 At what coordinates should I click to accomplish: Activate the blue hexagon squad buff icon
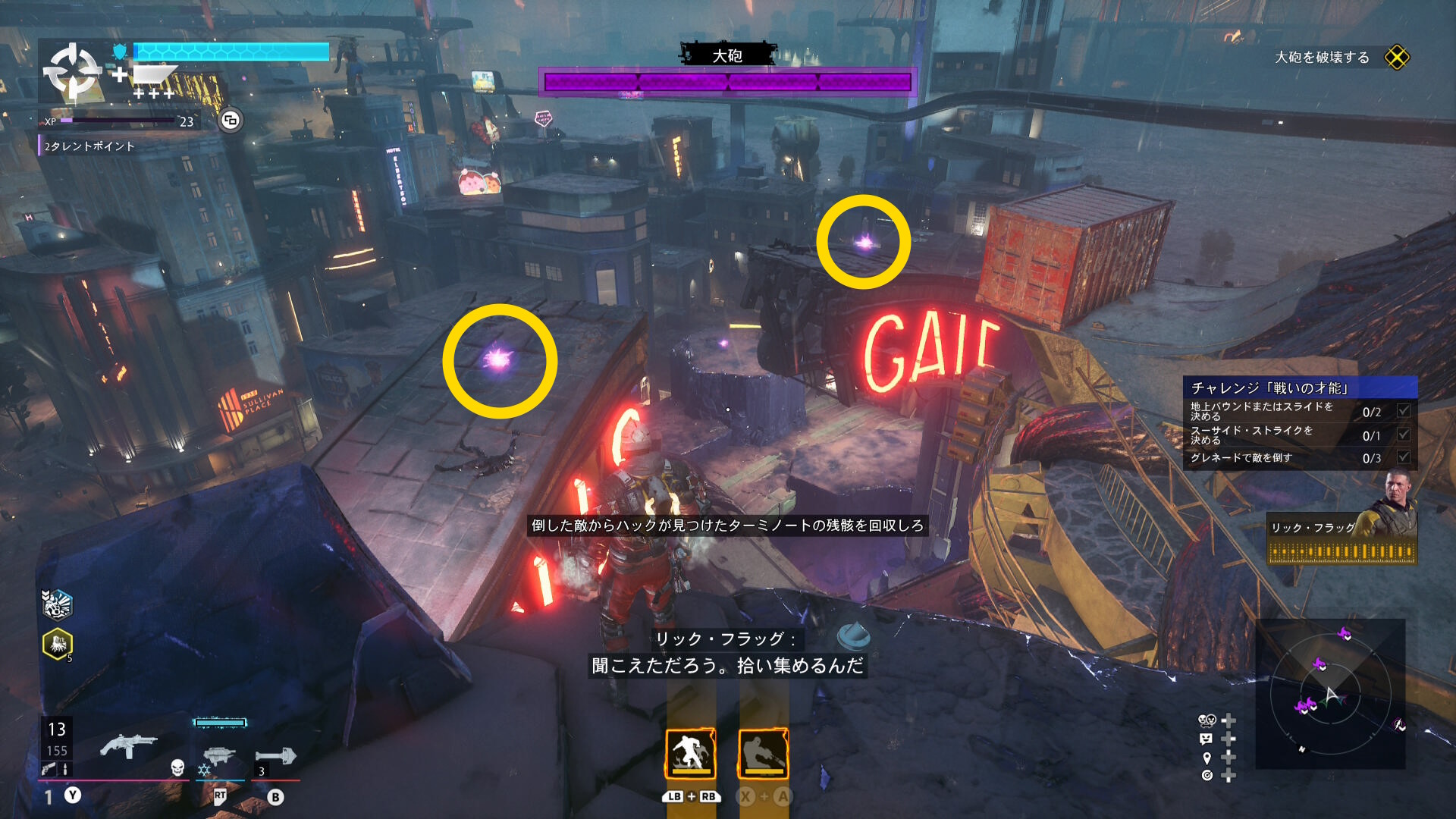tap(57, 604)
